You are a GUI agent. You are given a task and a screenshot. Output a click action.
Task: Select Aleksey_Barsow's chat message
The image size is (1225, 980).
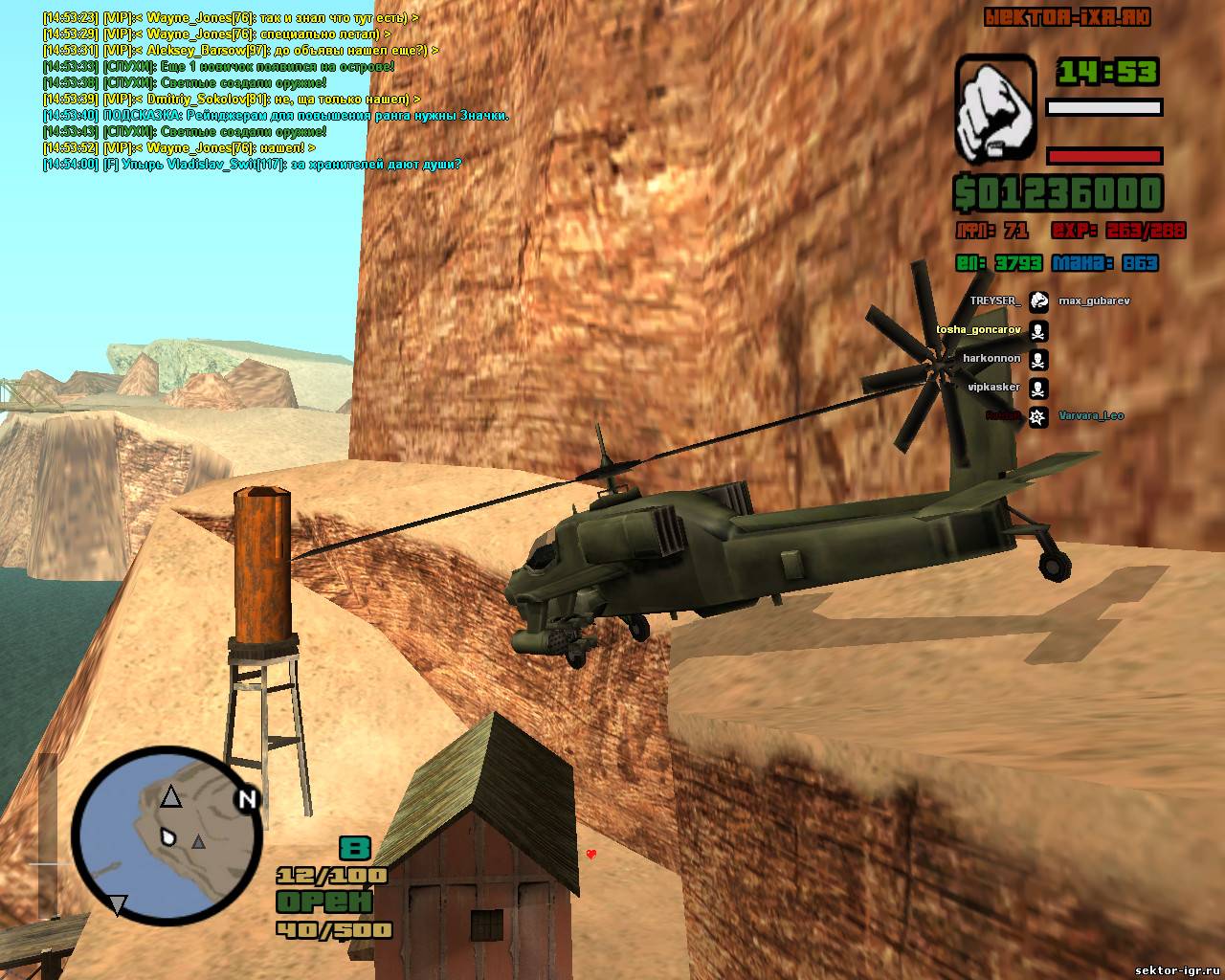click(x=240, y=51)
